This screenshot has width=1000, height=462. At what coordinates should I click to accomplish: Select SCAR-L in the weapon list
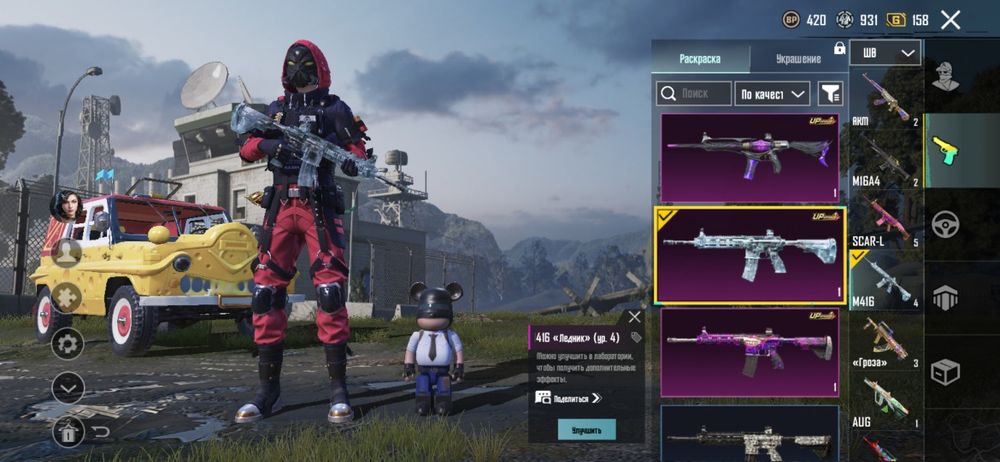coord(885,222)
